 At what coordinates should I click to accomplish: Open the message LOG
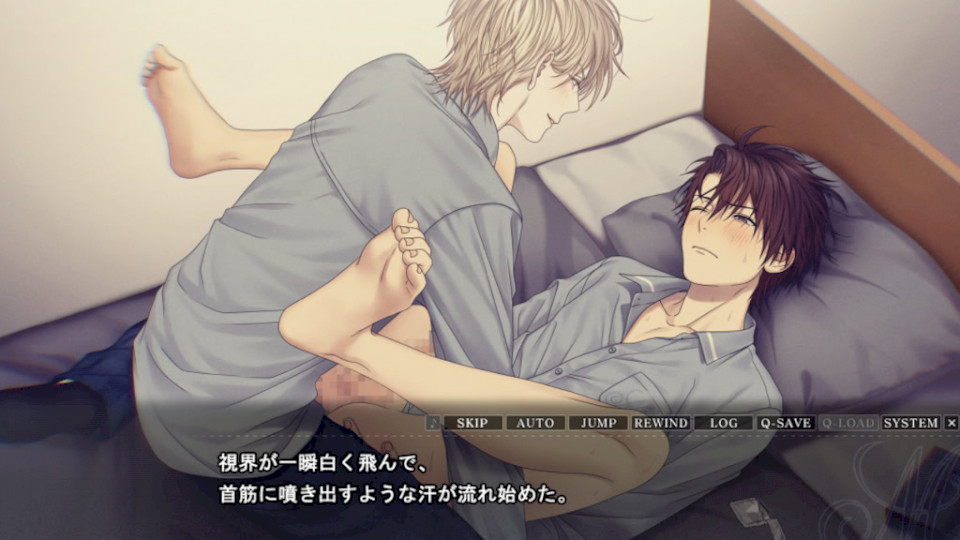(x=723, y=423)
